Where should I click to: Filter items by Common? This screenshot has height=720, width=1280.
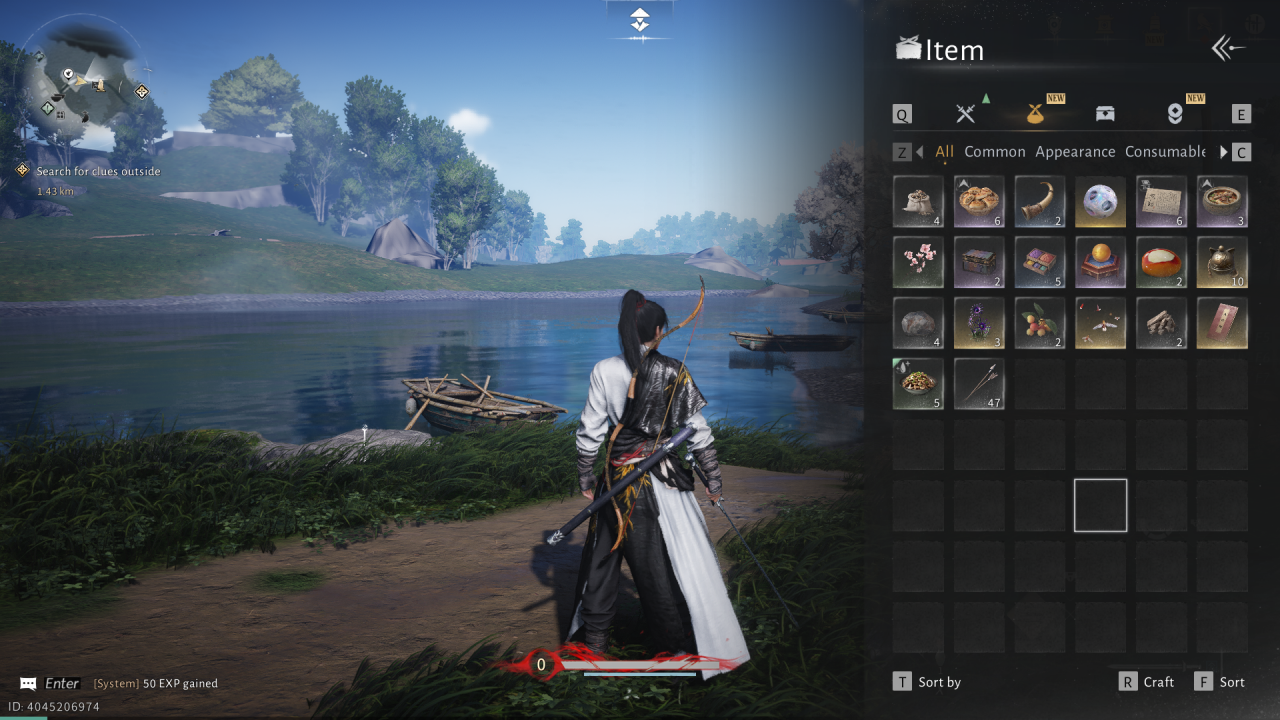[x=994, y=152]
